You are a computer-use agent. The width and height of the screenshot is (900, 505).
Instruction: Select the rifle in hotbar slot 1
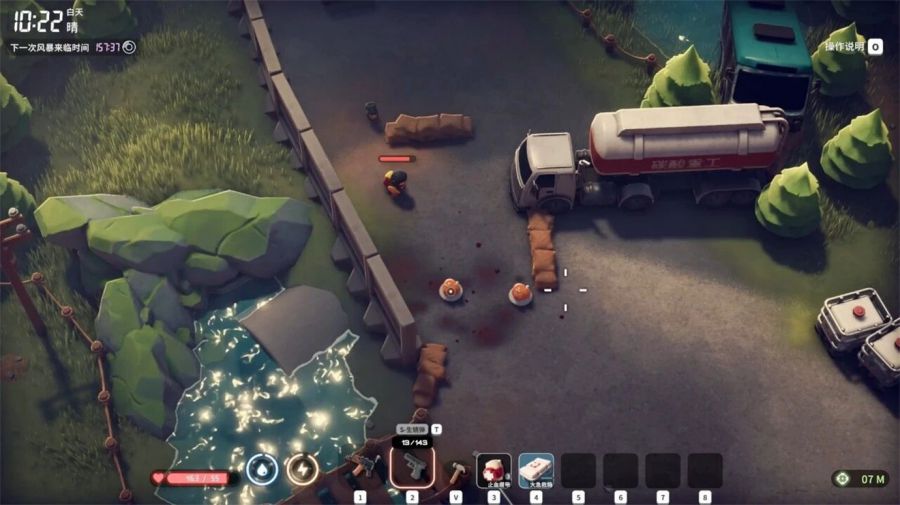(362, 468)
